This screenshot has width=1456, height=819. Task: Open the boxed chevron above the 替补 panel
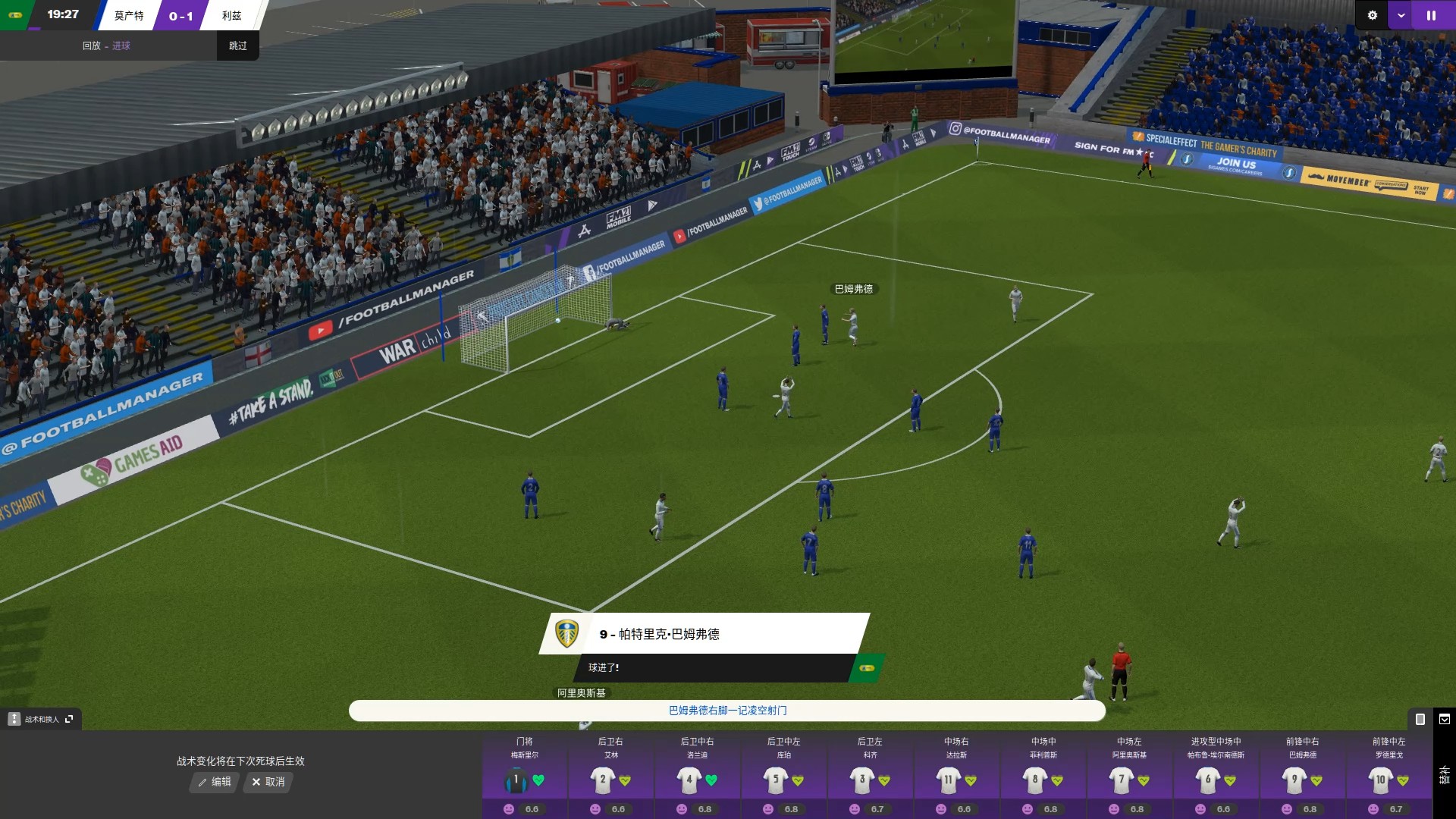pyautogui.click(x=1445, y=719)
